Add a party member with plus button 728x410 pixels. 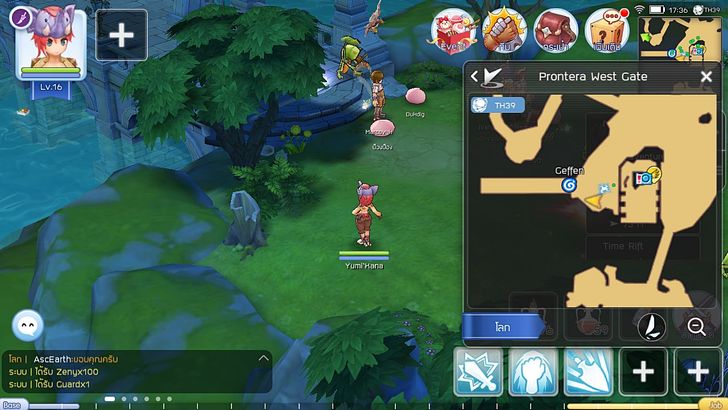coord(121,35)
